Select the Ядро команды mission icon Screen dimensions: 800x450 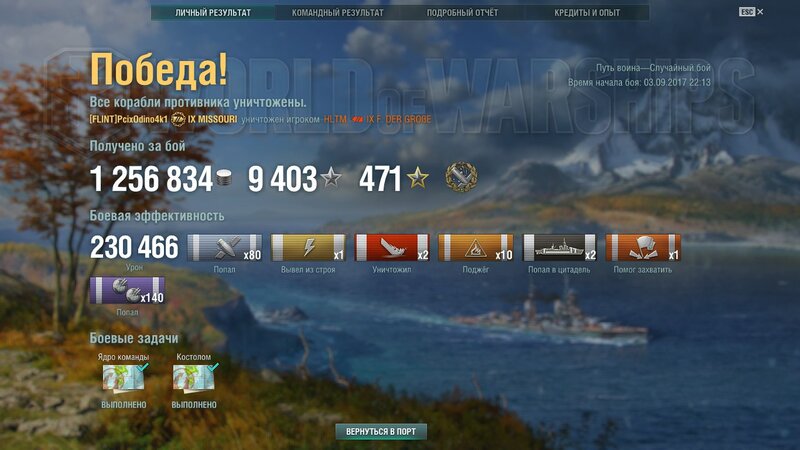124,379
